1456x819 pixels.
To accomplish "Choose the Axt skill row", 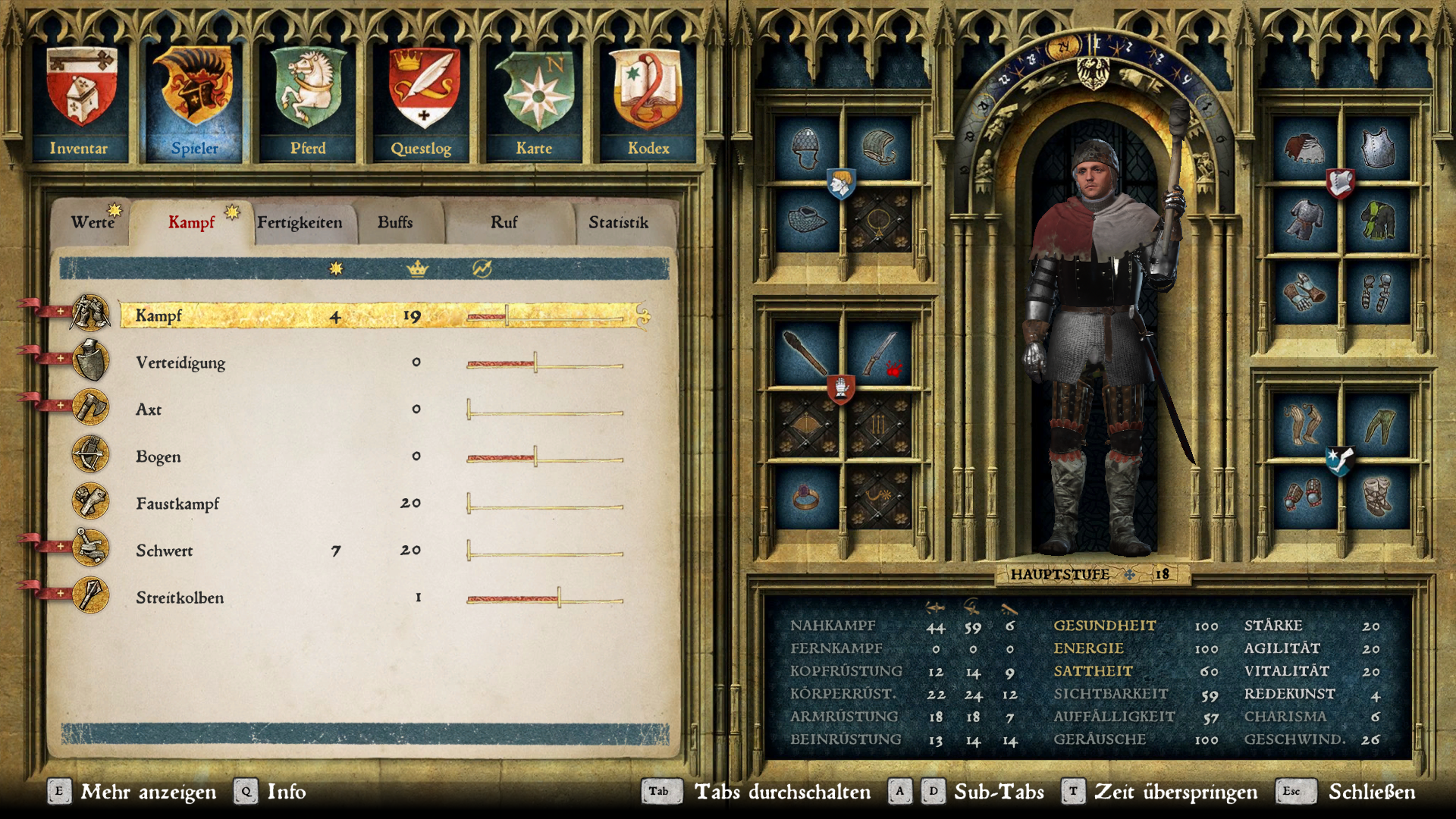I will (x=149, y=409).
